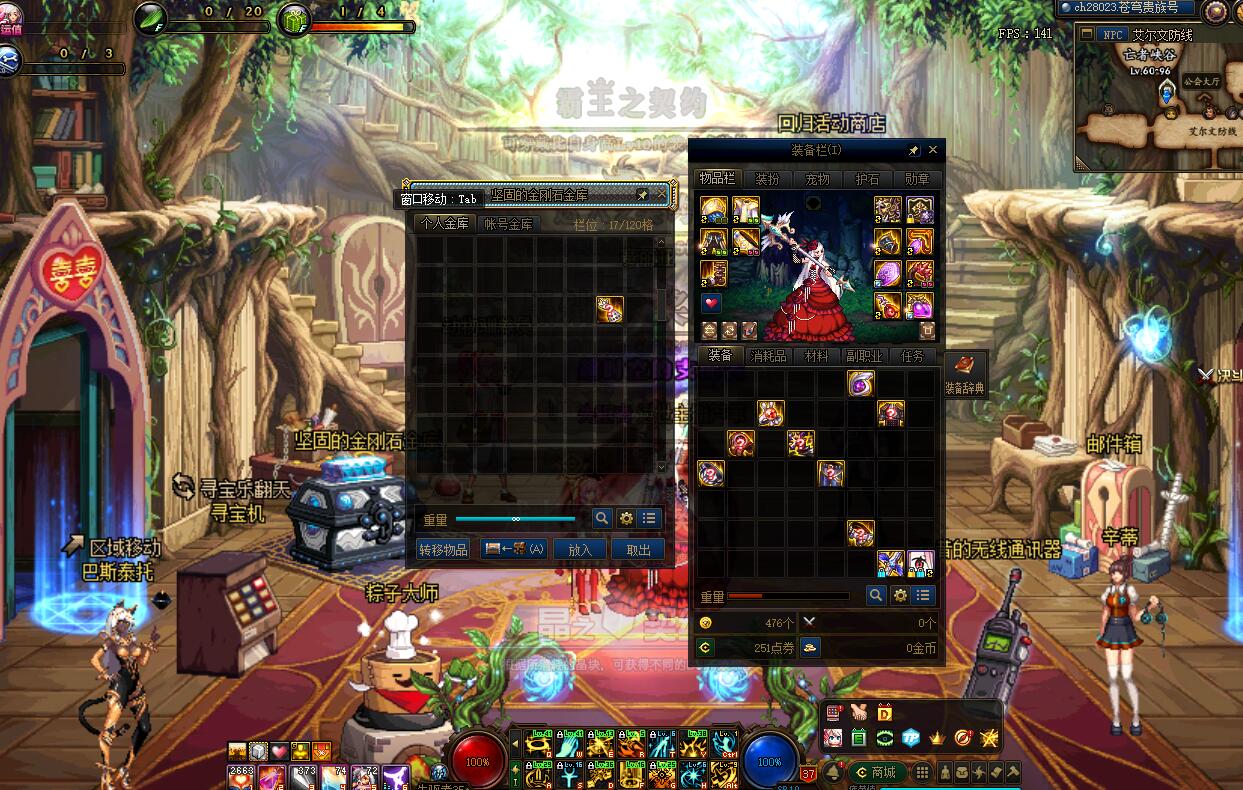Screen dimensions: 1243x790
Task: Open 转移物品 item transfer
Action: pos(443,549)
